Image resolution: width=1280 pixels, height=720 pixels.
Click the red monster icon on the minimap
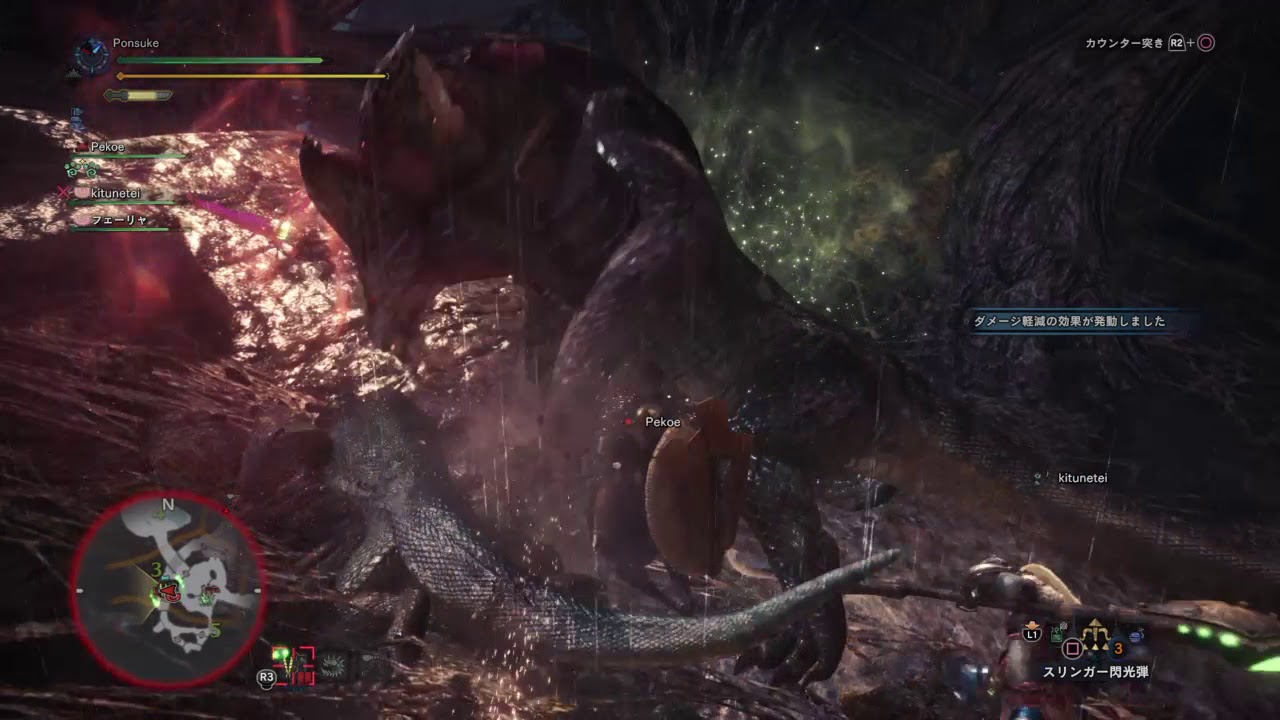point(171,590)
